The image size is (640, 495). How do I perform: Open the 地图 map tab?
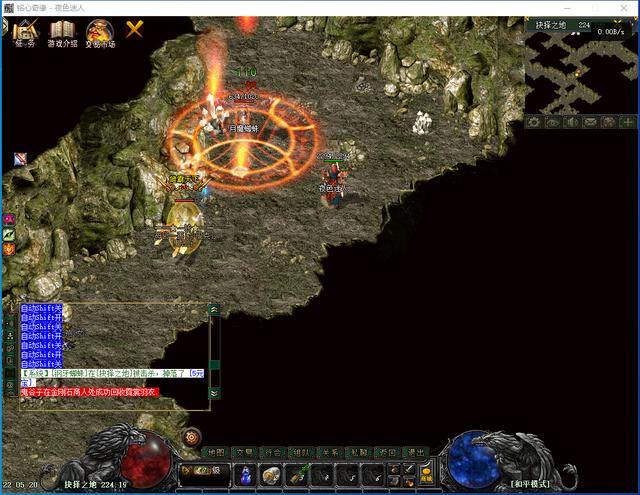[216, 452]
